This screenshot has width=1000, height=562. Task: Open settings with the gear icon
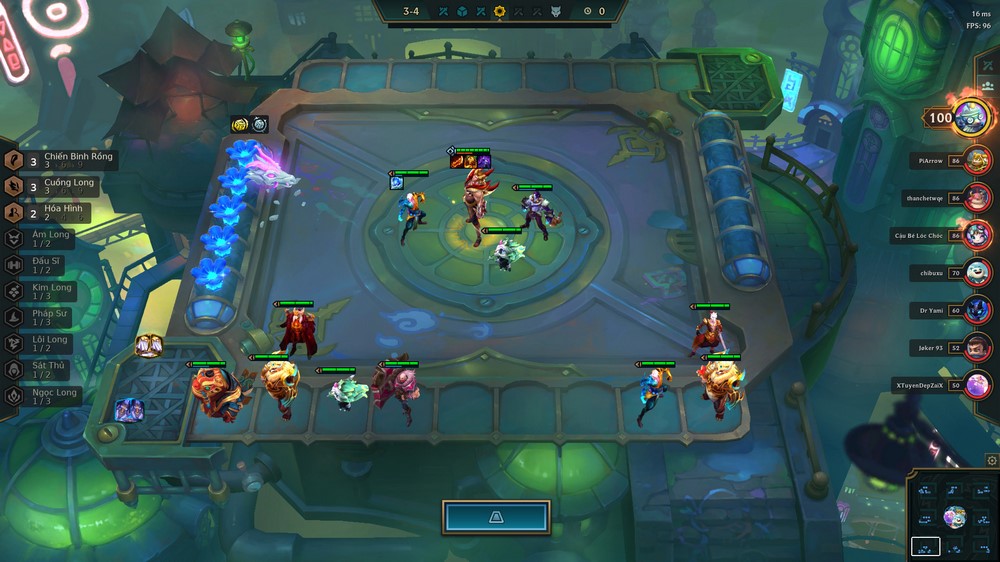tap(991, 460)
